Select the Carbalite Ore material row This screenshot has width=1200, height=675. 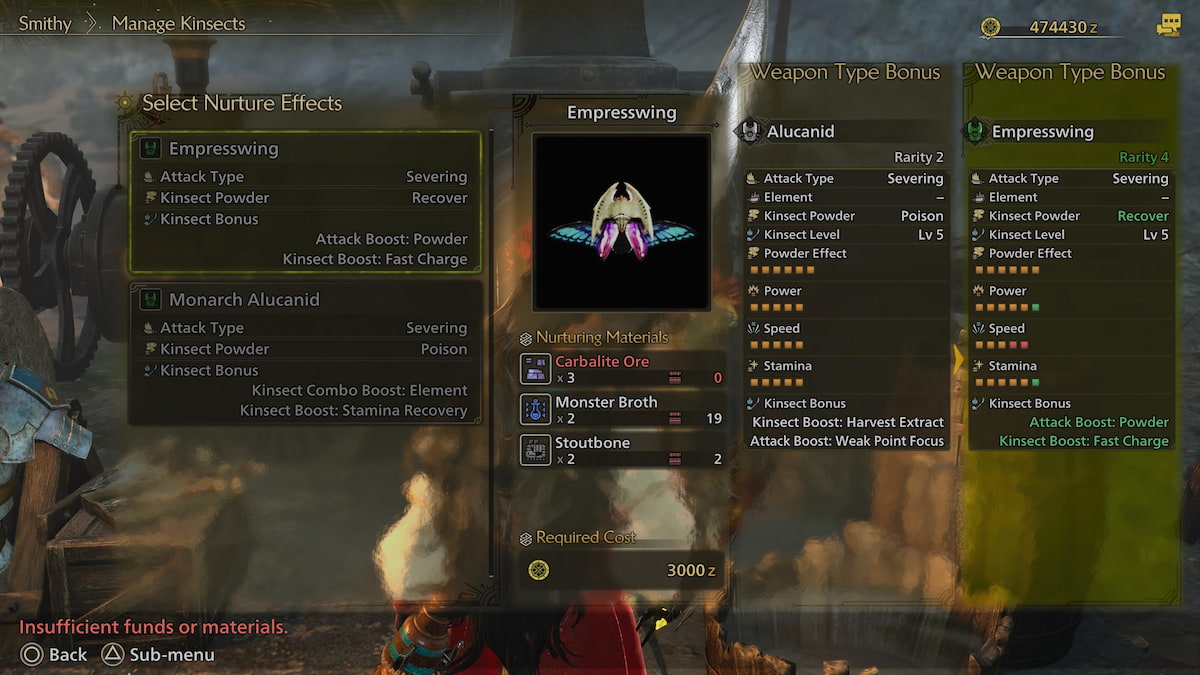point(622,369)
